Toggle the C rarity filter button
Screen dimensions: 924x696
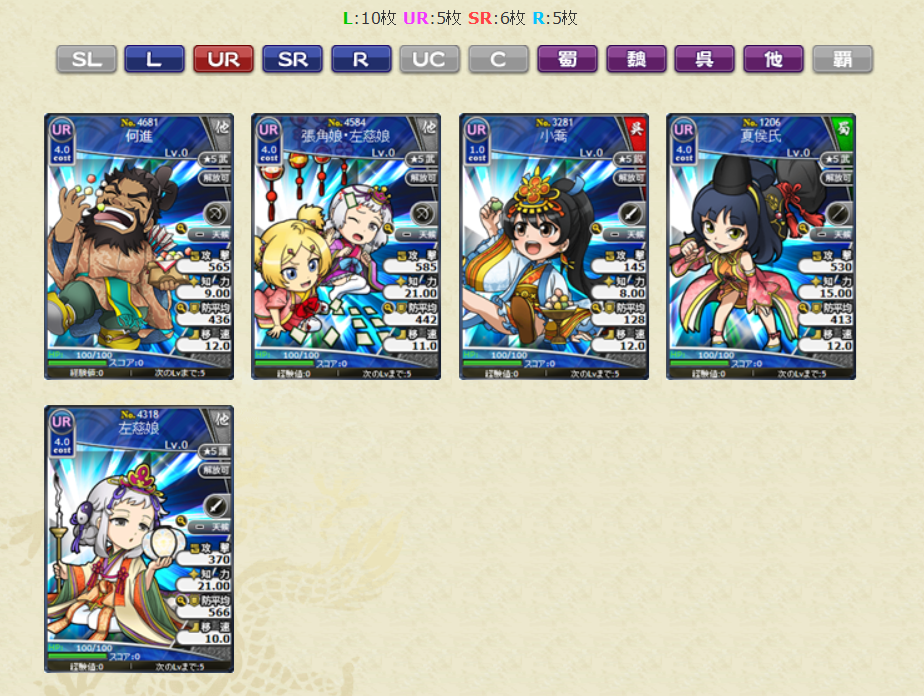pyautogui.click(x=498, y=59)
